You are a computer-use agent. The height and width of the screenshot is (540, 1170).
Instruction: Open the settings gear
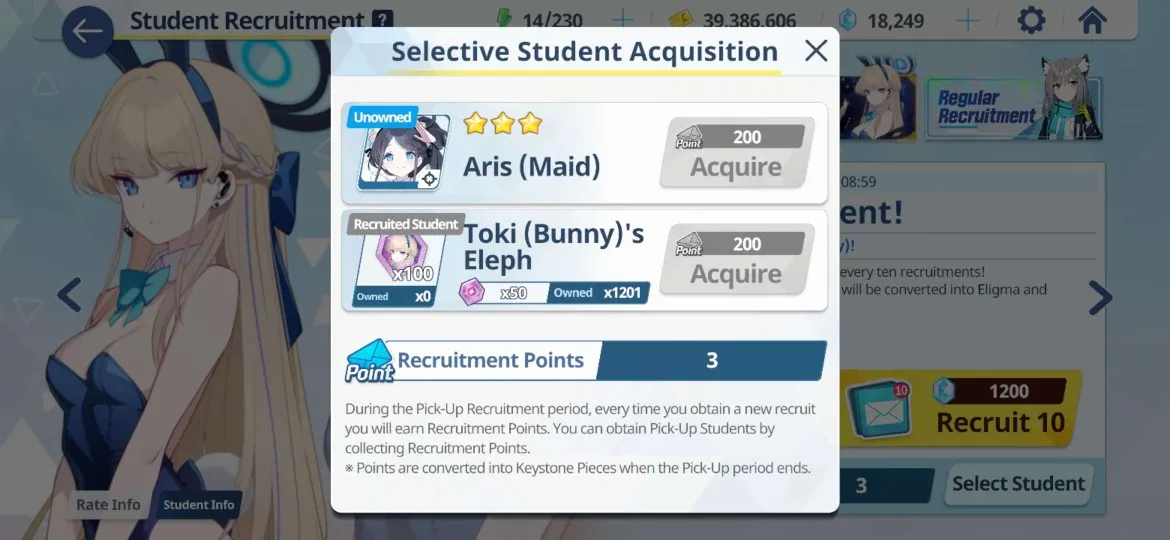1031,20
